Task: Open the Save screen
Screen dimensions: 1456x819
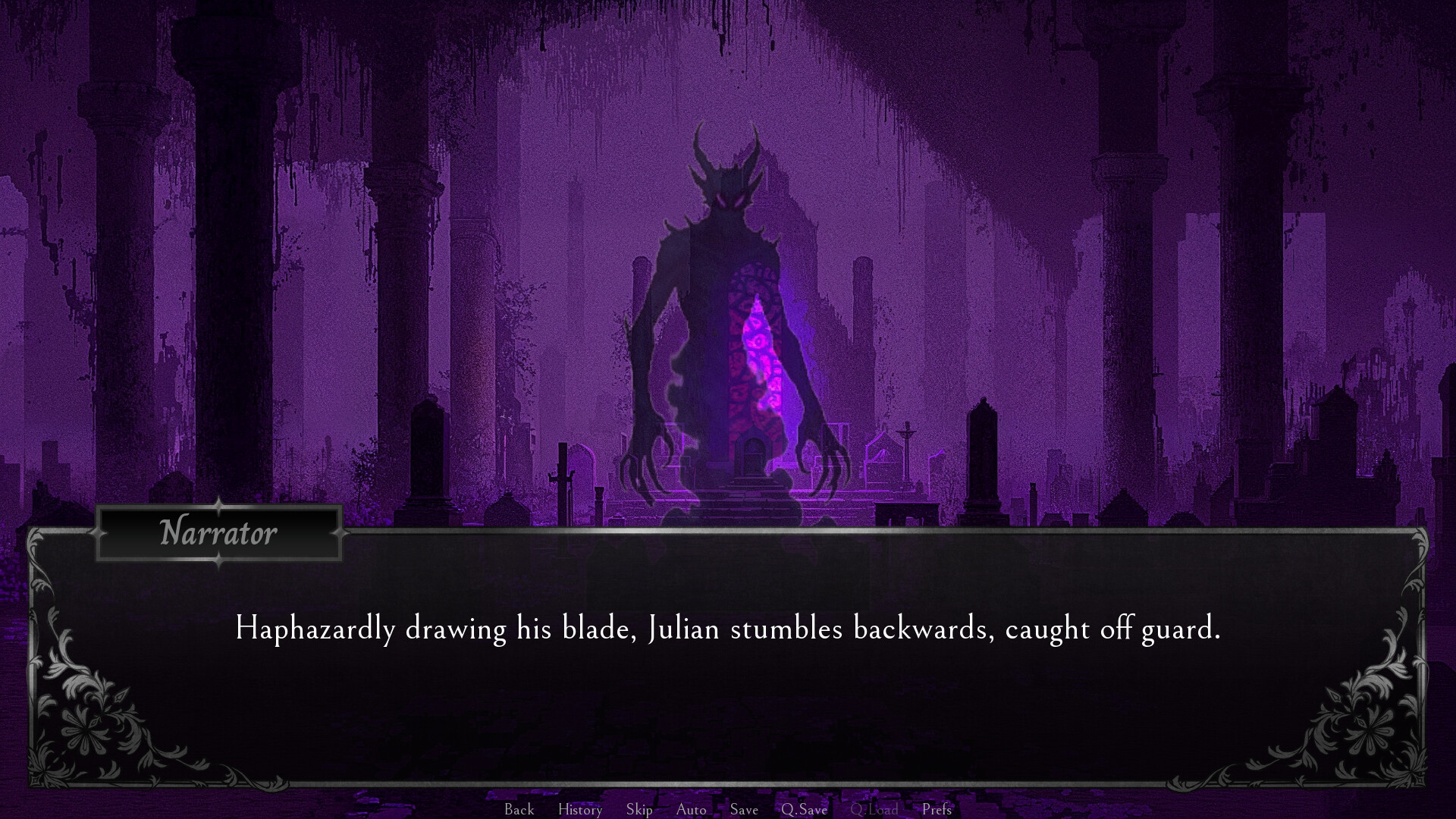Action: pos(743,809)
